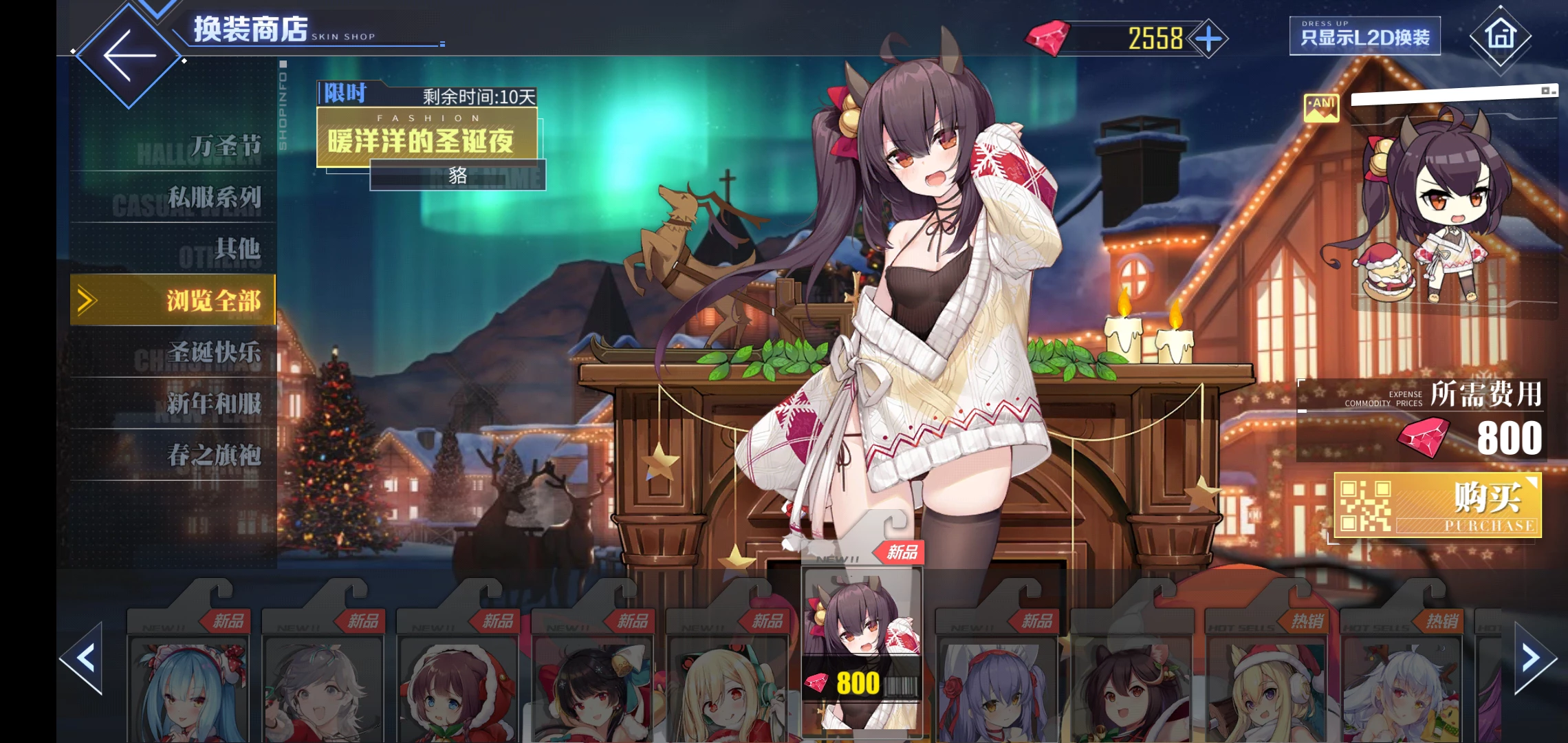
Task: Add more red gems with plus button
Action: [1208, 39]
